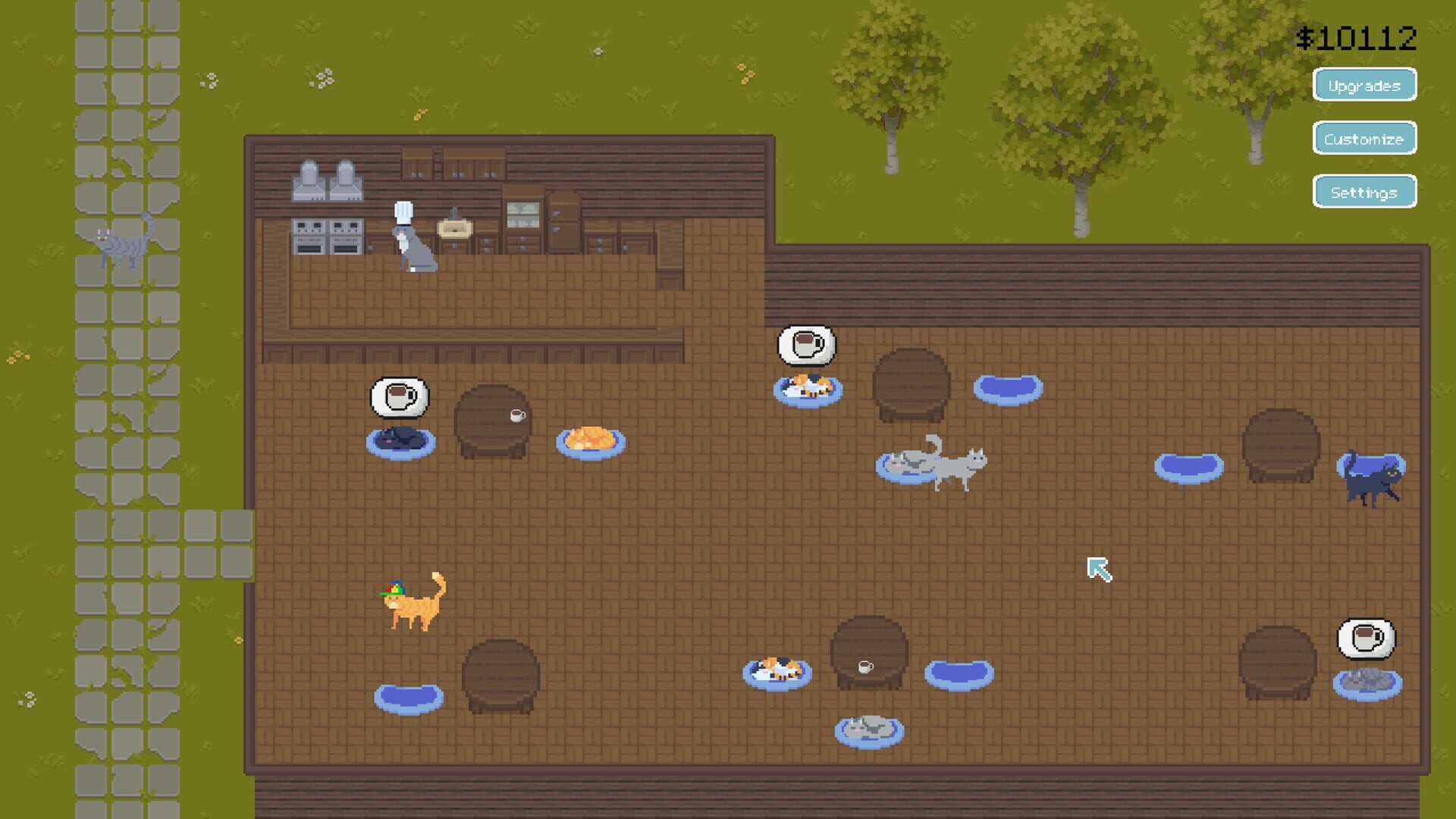Open the Customize menu
The height and width of the screenshot is (819, 1456).
pyautogui.click(x=1364, y=139)
